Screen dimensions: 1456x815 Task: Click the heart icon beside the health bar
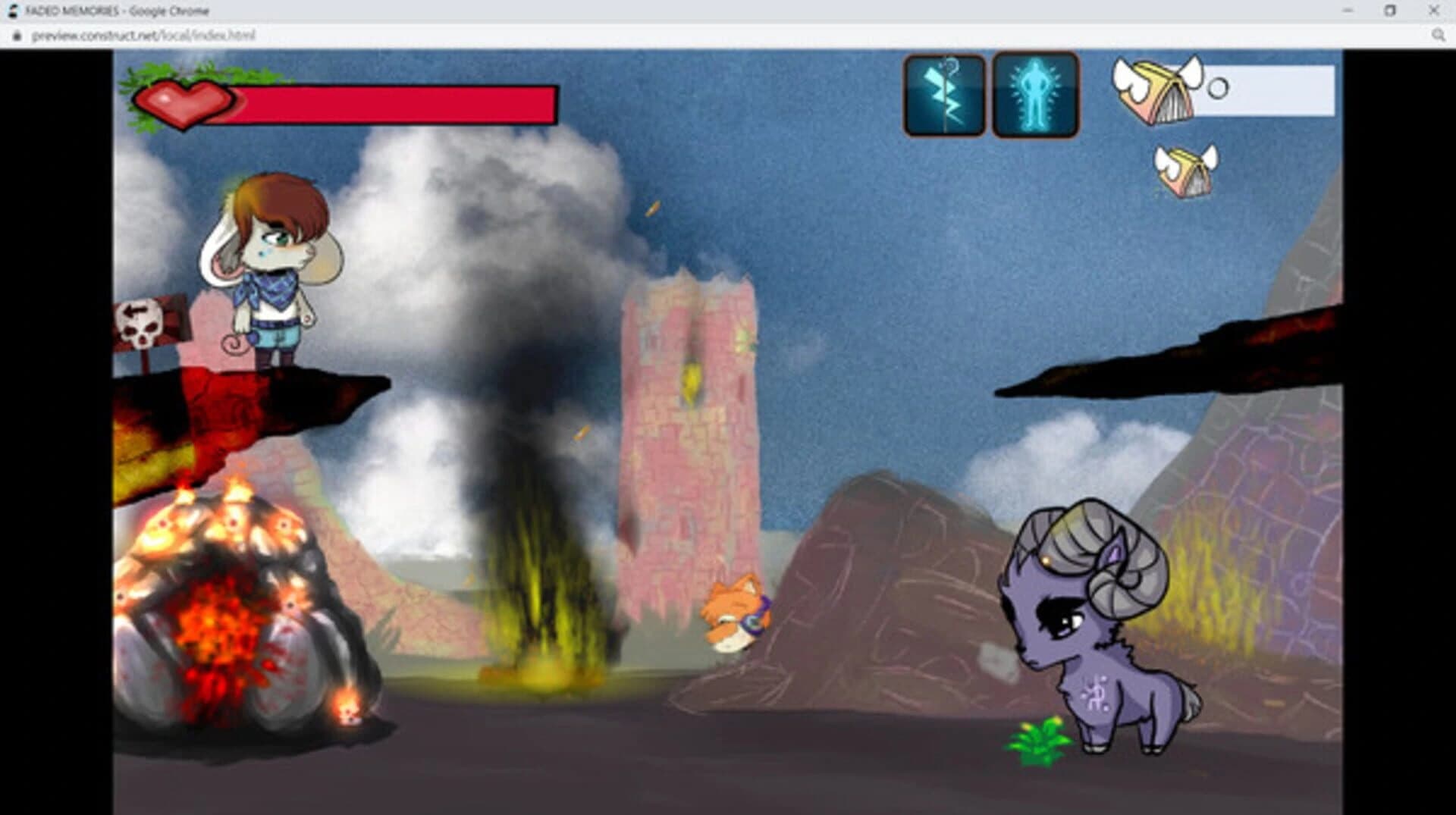click(185, 103)
